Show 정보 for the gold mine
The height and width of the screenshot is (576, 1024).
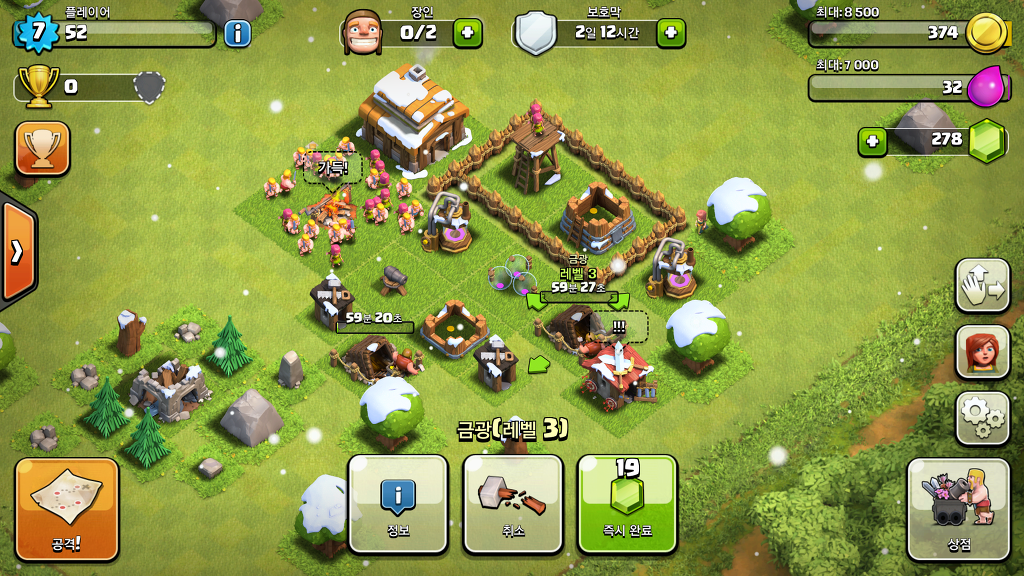tap(398, 503)
